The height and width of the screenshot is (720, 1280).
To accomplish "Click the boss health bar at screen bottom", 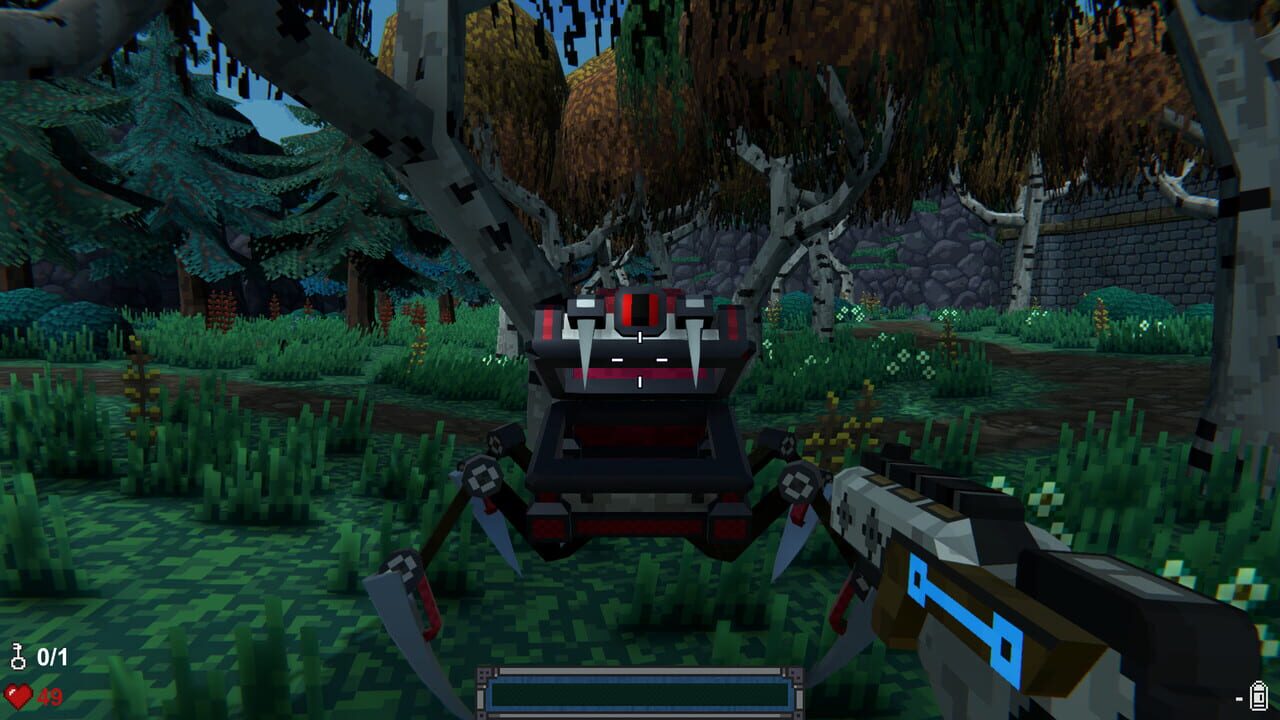I will click(640, 692).
